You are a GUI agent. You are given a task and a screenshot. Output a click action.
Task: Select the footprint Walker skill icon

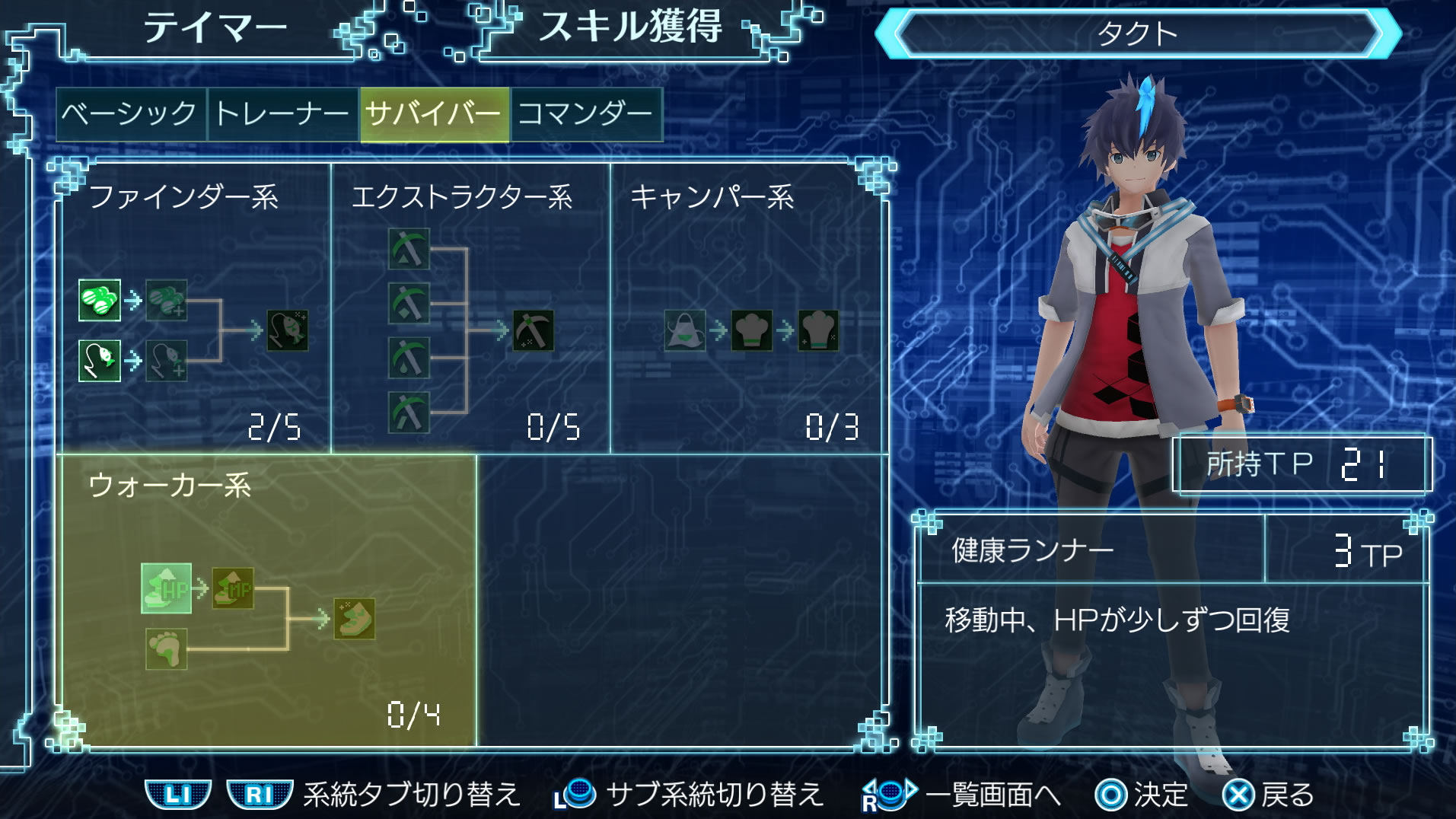166,649
